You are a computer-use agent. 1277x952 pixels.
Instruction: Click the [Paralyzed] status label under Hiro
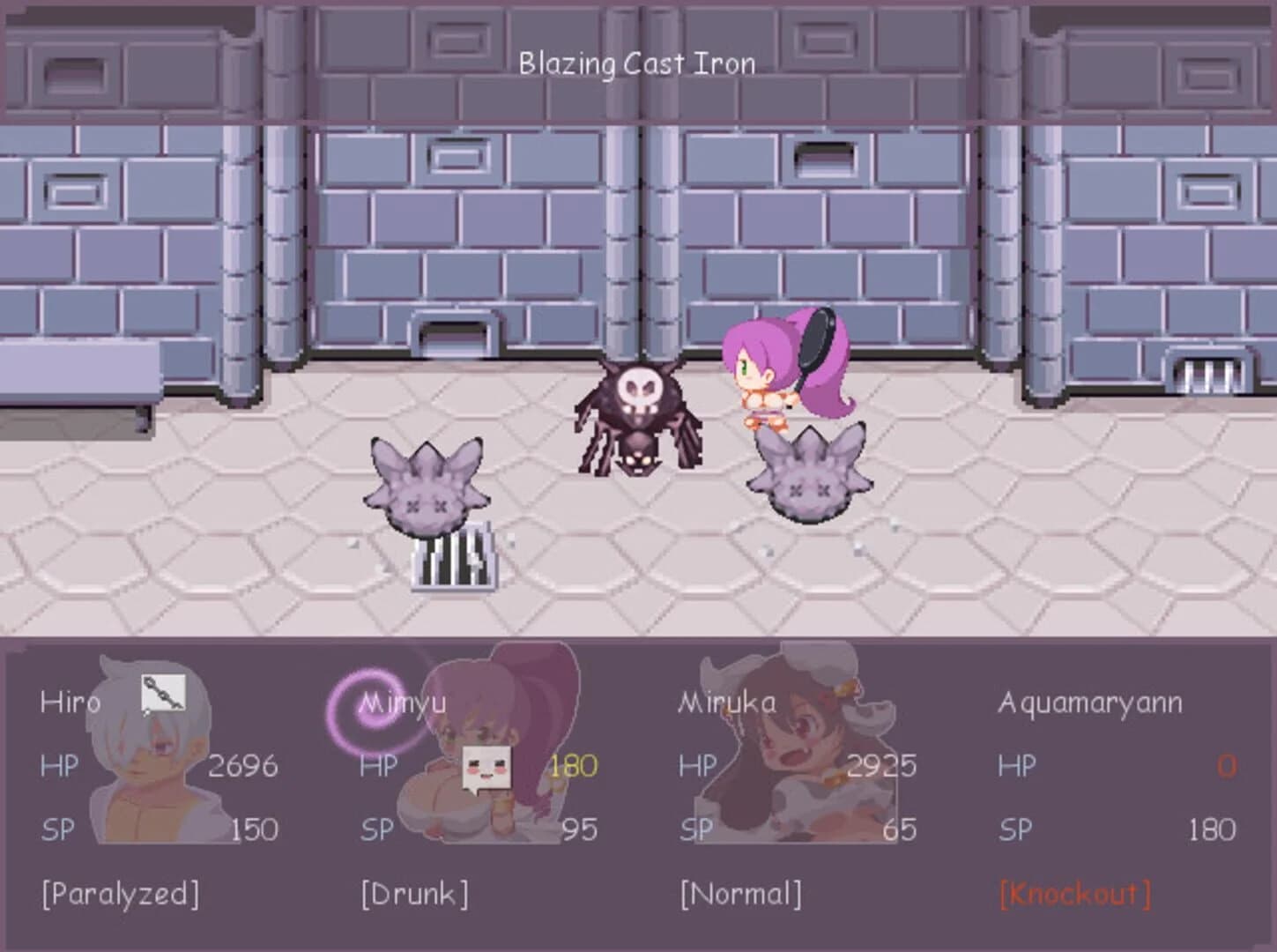122,894
